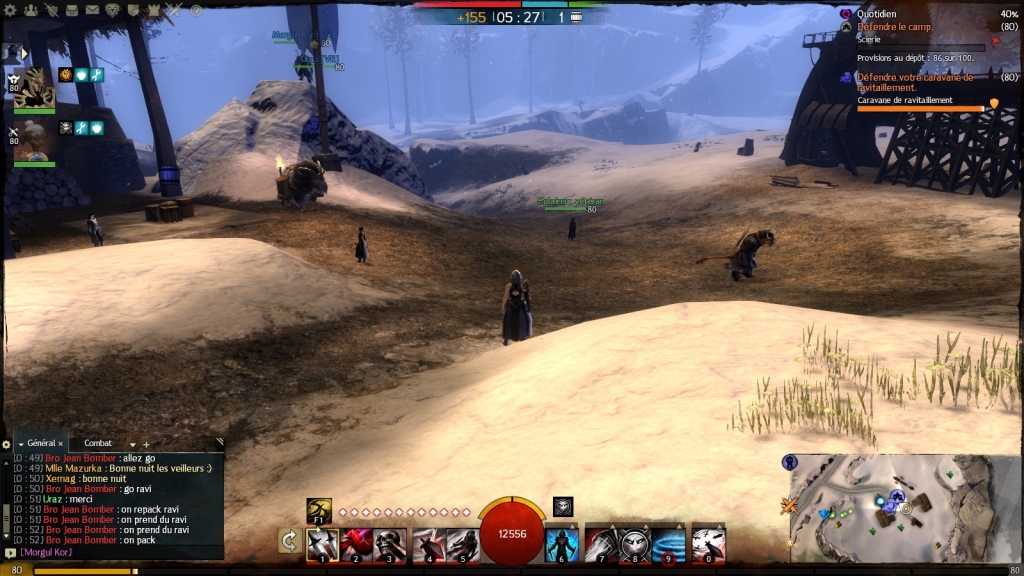Use the blue hooded healing skill
Screen dimensions: 1024x576
pos(561,544)
